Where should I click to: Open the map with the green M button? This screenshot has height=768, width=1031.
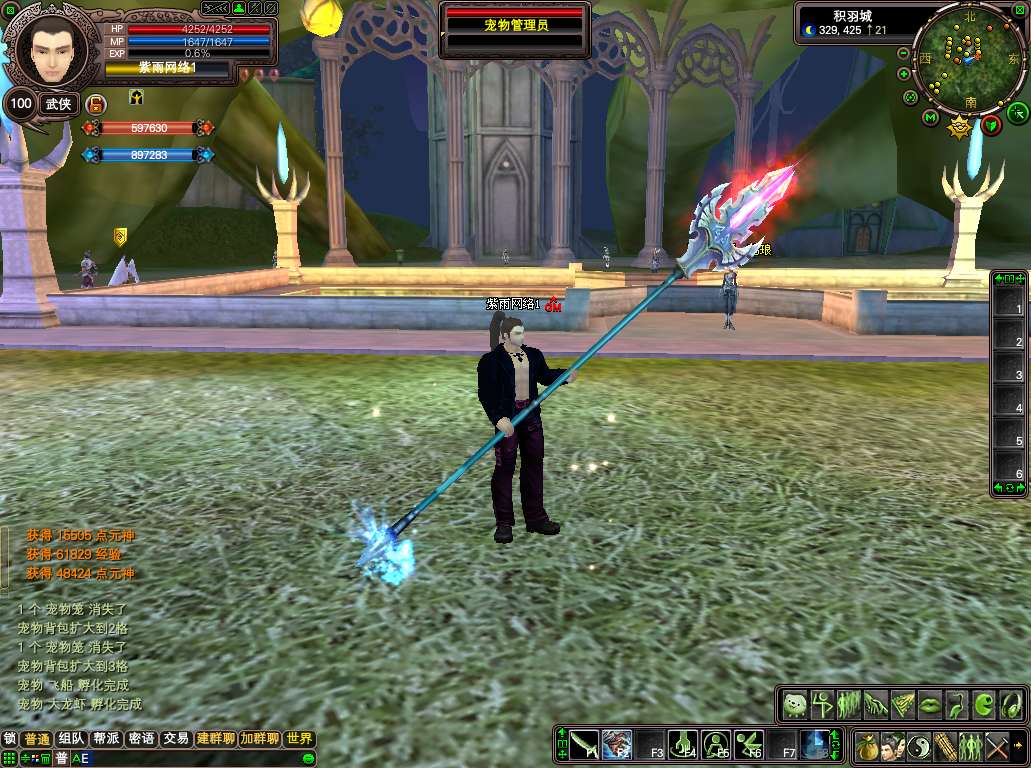coord(929,119)
